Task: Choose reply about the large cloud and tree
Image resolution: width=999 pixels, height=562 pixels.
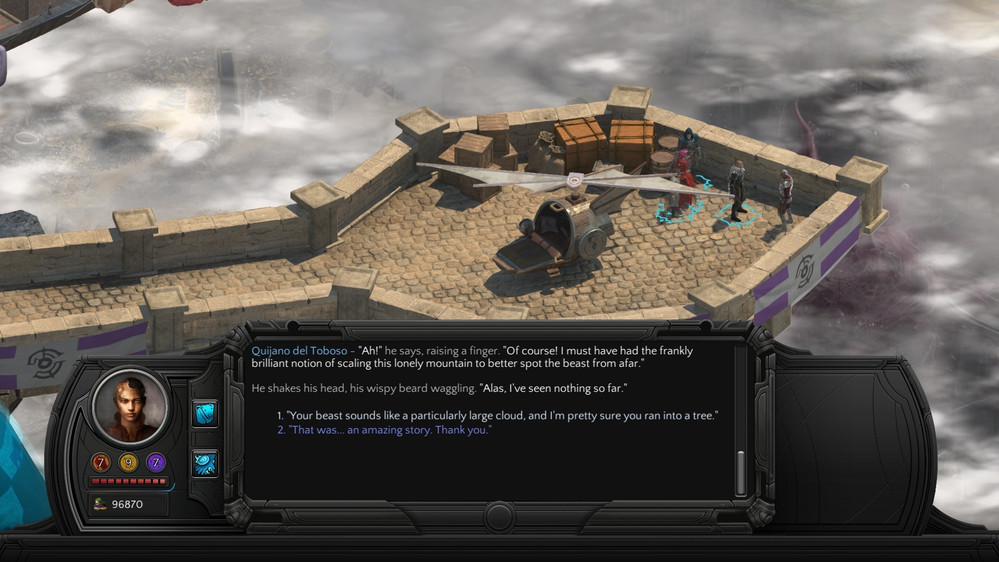Action: pyautogui.click(x=502, y=415)
